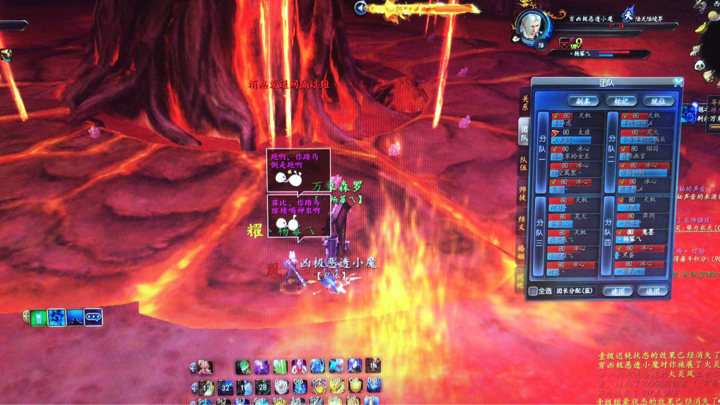Click the 建团 create raid button

[619, 291]
